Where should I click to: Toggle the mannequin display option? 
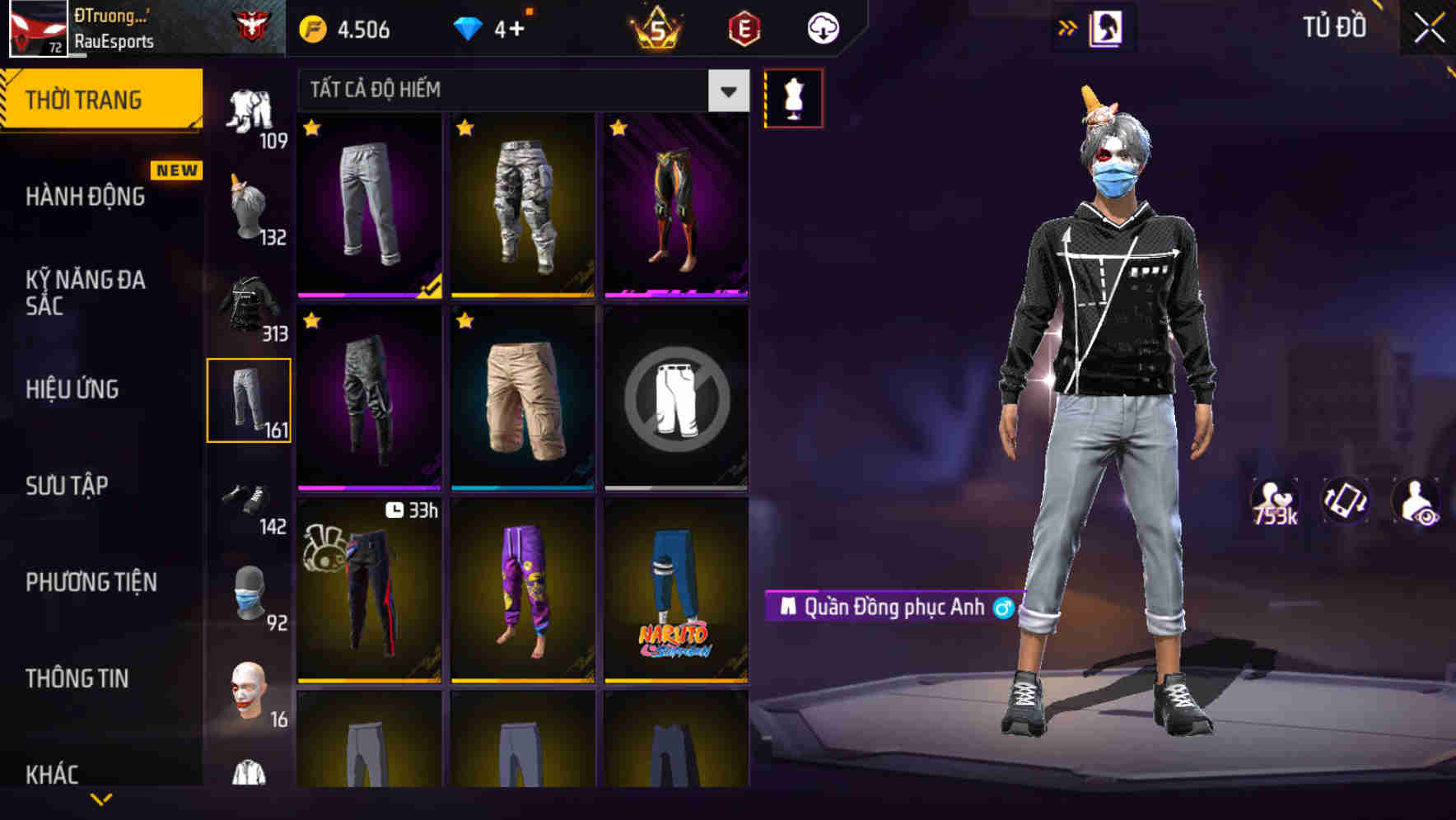tap(793, 97)
